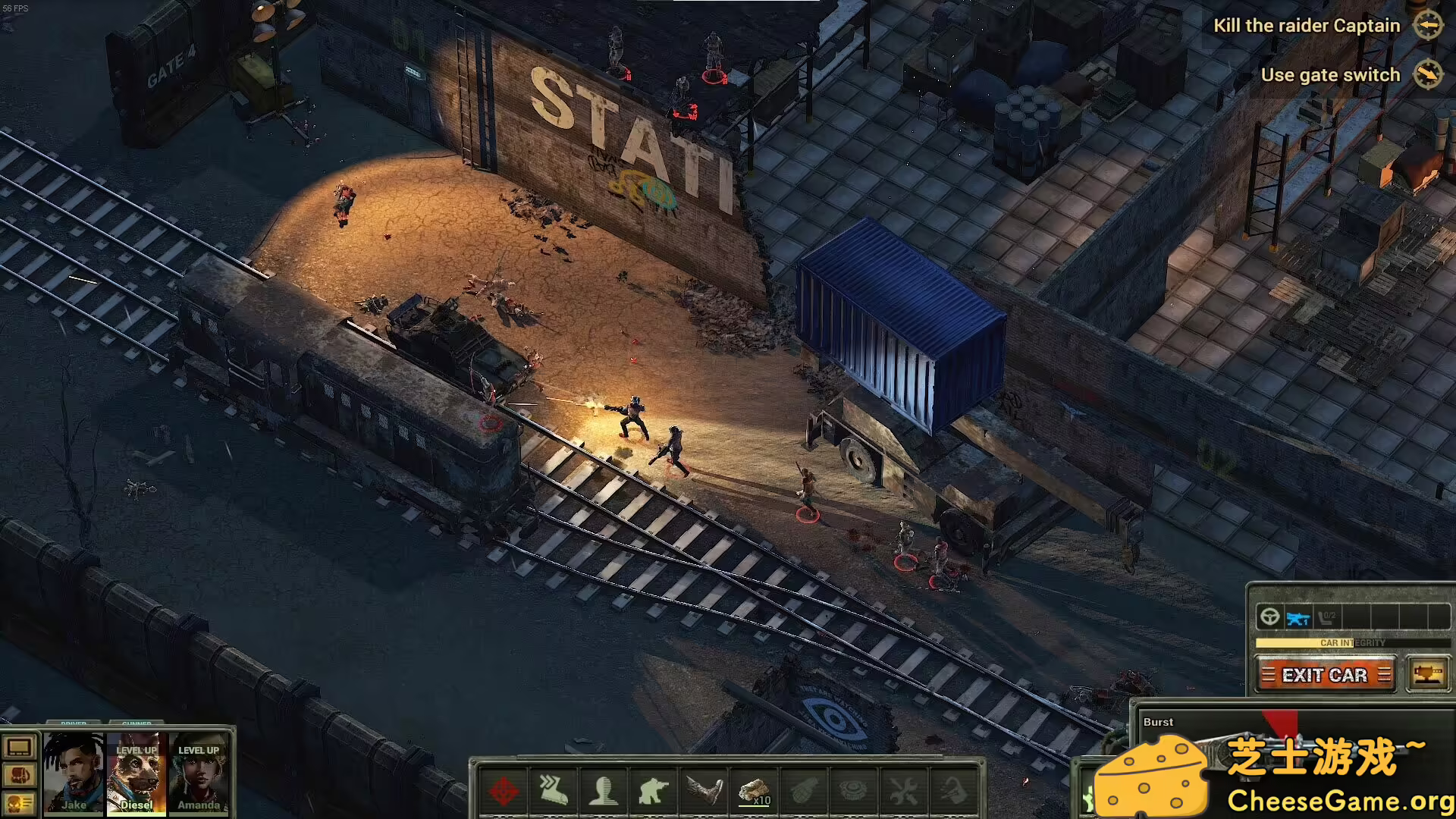This screenshot has height=819, width=1456.
Task: Open the Burst fire mode selector
Action: tap(1159, 721)
